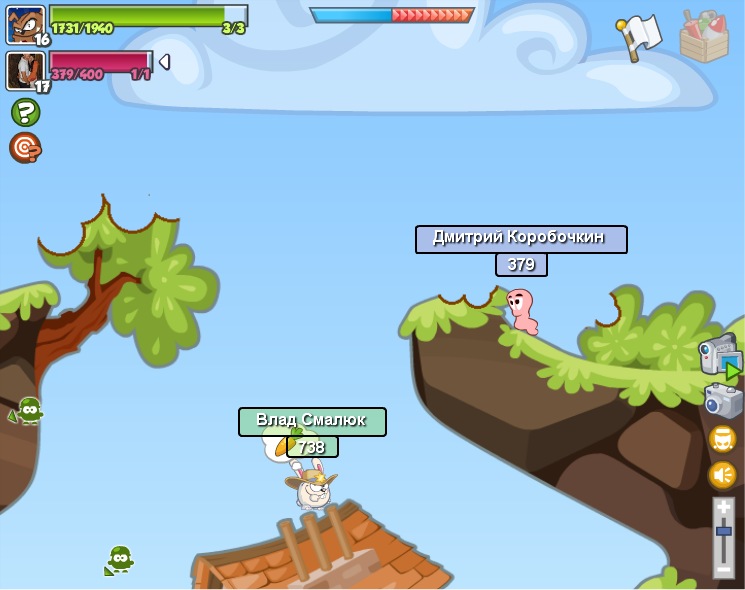
Task: Start video recording with the camcorder icon
Action: tap(720, 357)
